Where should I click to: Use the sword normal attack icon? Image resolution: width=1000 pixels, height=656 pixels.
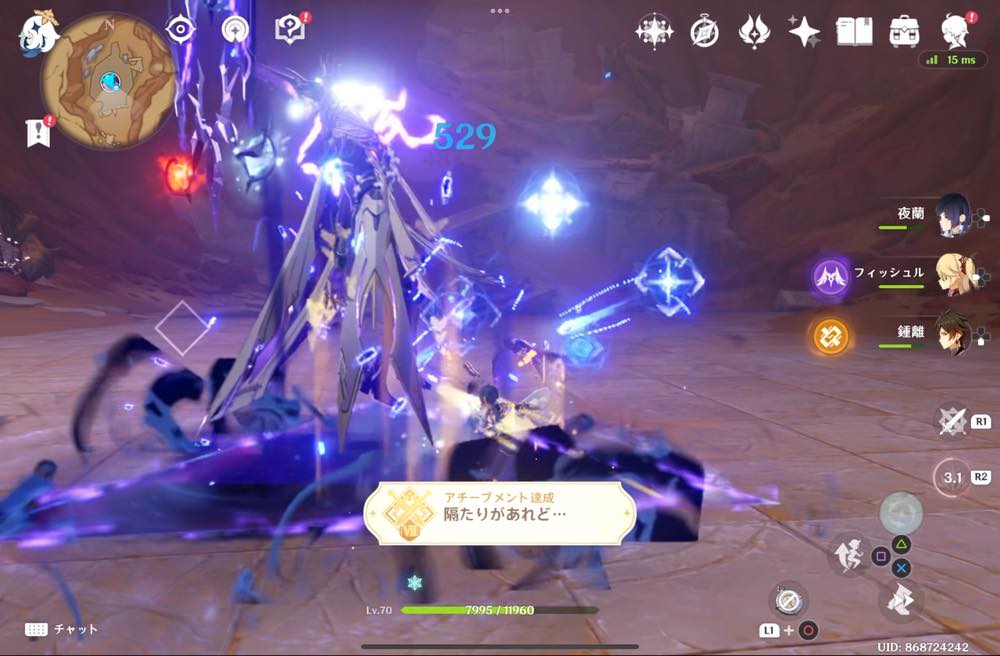[x=951, y=421]
